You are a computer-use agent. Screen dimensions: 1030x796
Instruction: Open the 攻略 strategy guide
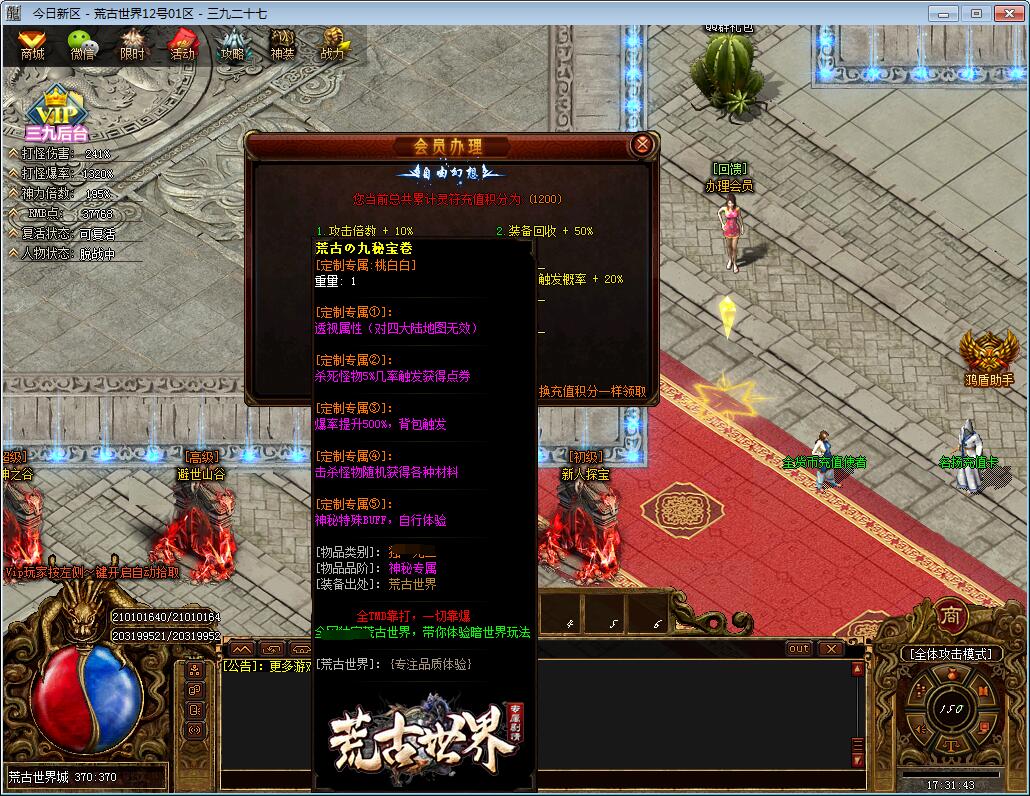pos(232,45)
